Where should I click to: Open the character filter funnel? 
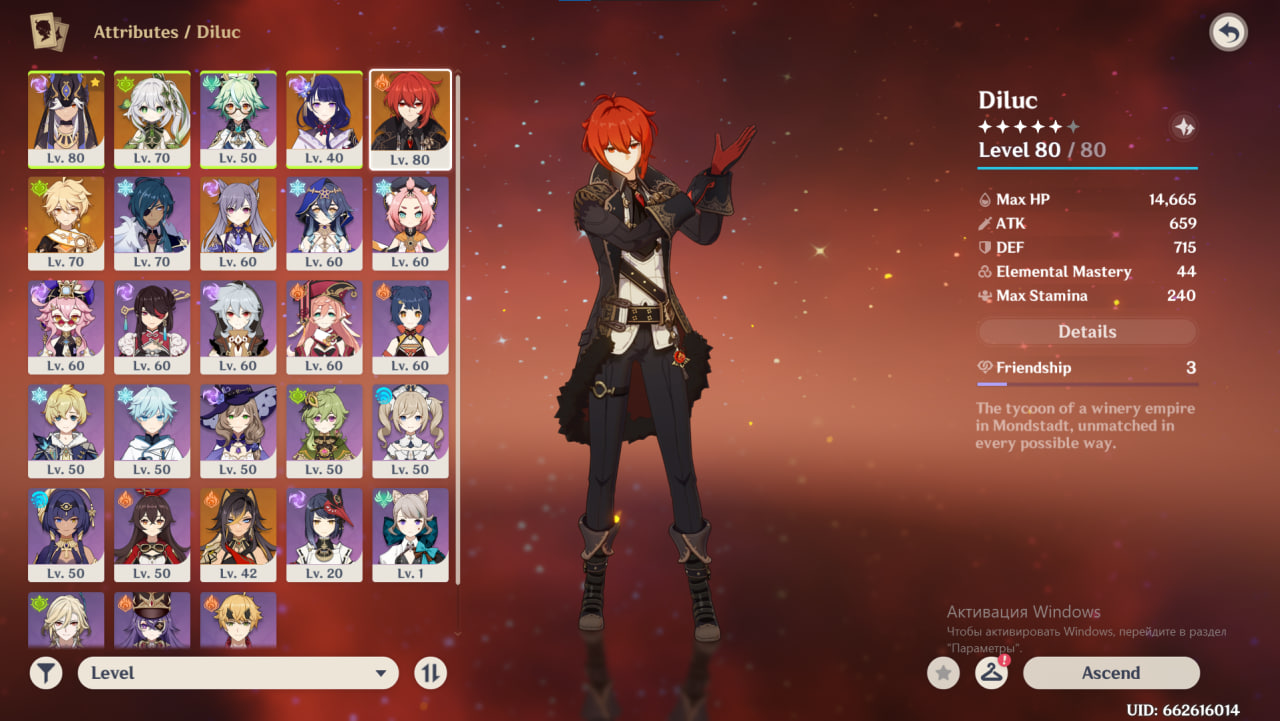coord(46,673)
